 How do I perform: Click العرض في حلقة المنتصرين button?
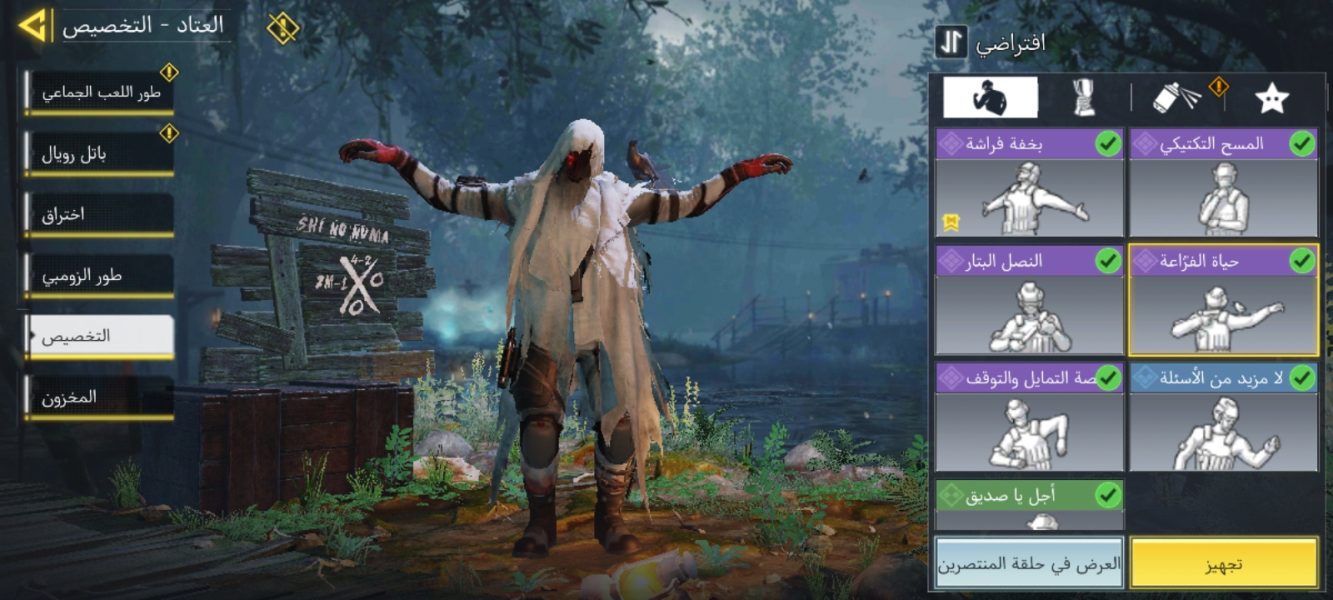1029,563
